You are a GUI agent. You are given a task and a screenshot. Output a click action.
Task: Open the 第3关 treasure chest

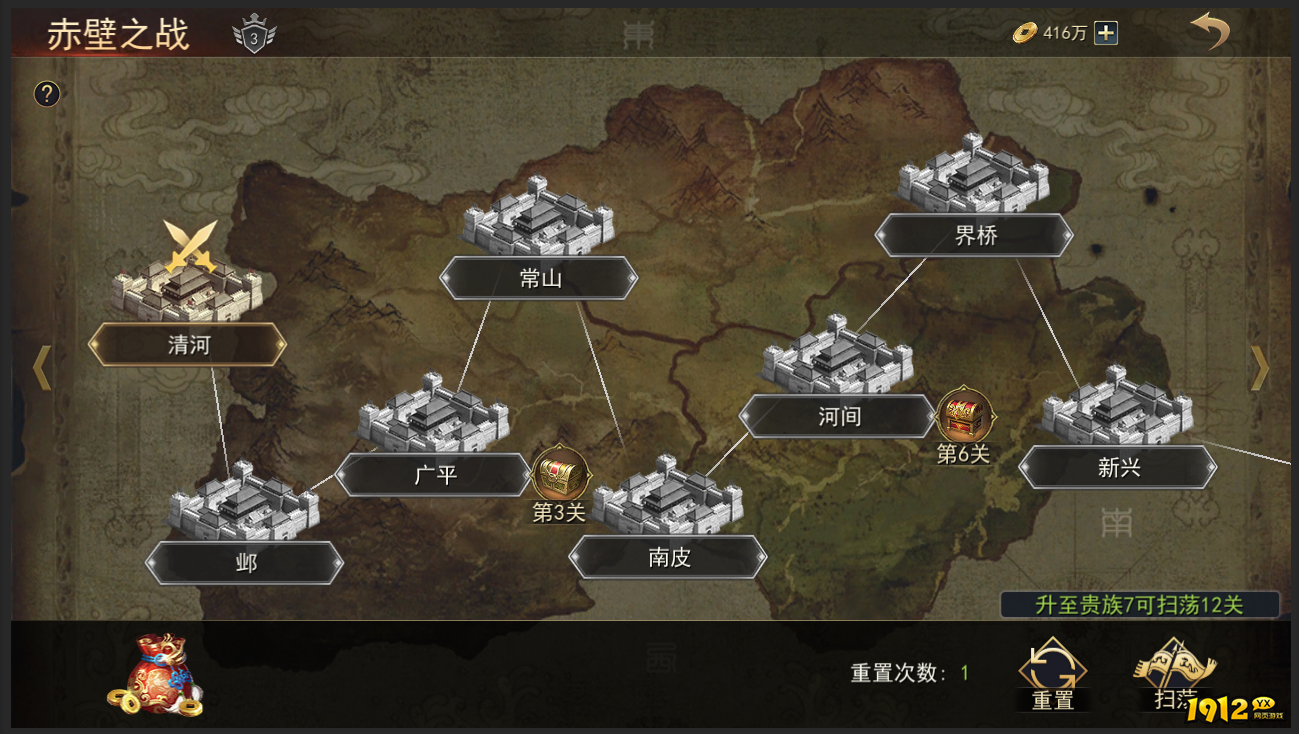559,476
